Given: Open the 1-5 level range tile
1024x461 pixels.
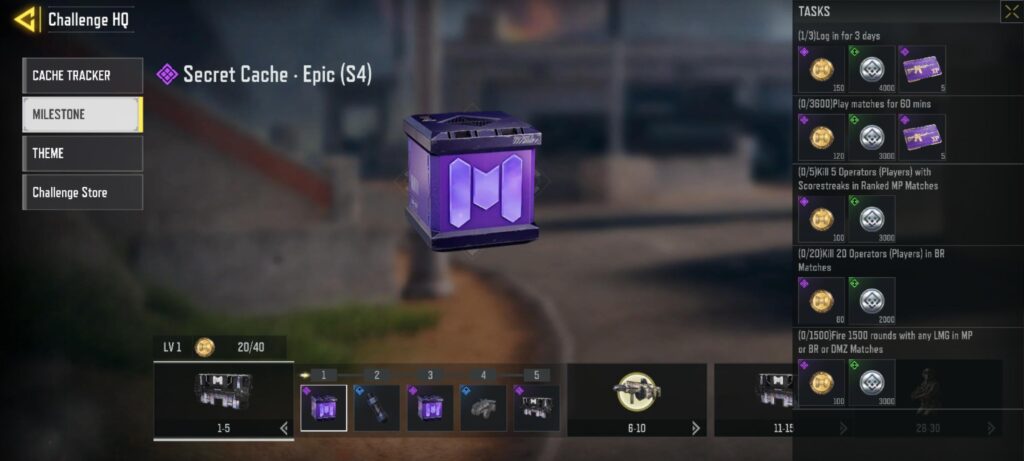Looking at the screenshot, I should click(x=223, y=399).
